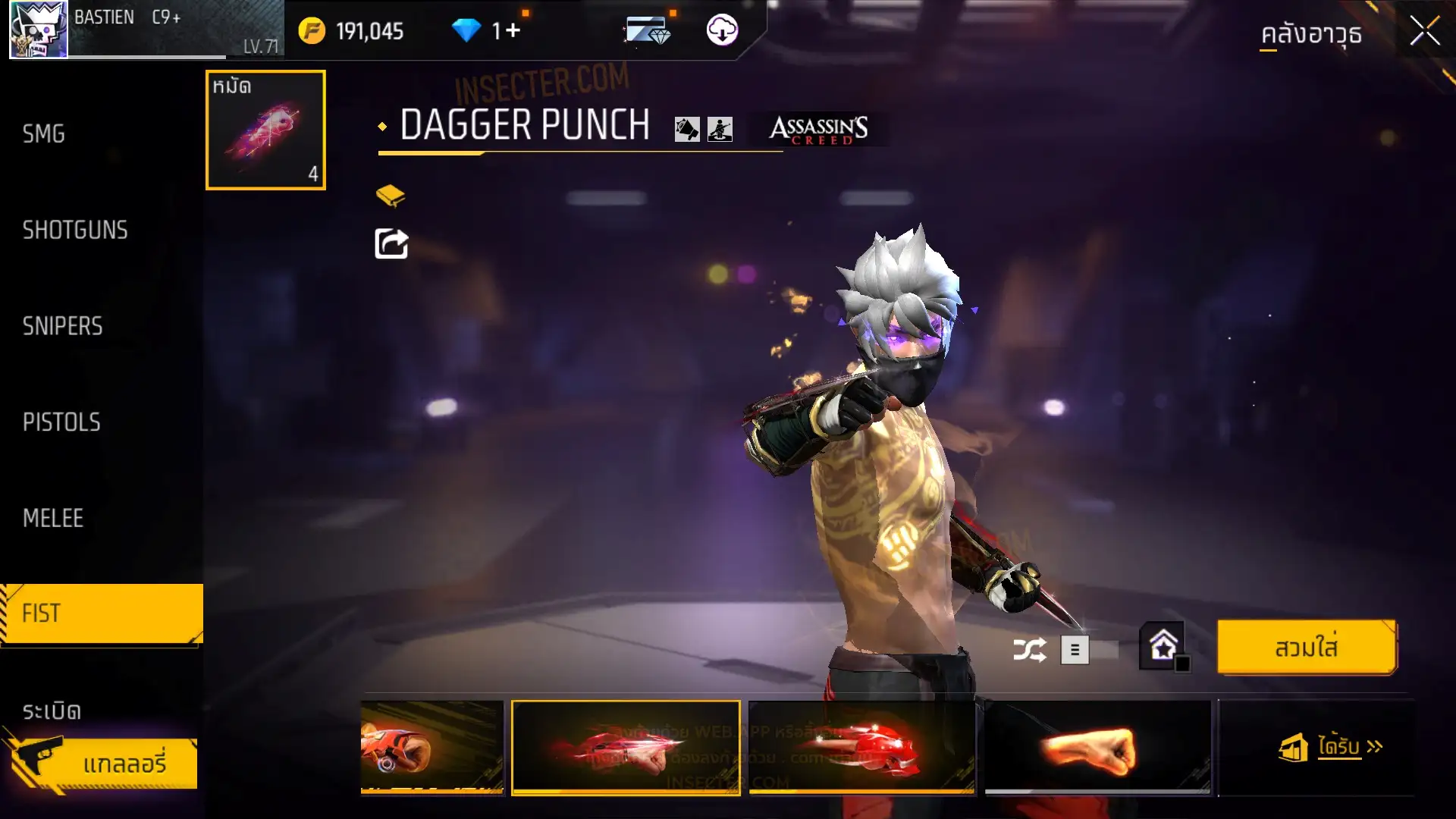Open the SHOTGUNS category
The image size is (1456, 819).
pyautogui.click(x=75, y=231)
